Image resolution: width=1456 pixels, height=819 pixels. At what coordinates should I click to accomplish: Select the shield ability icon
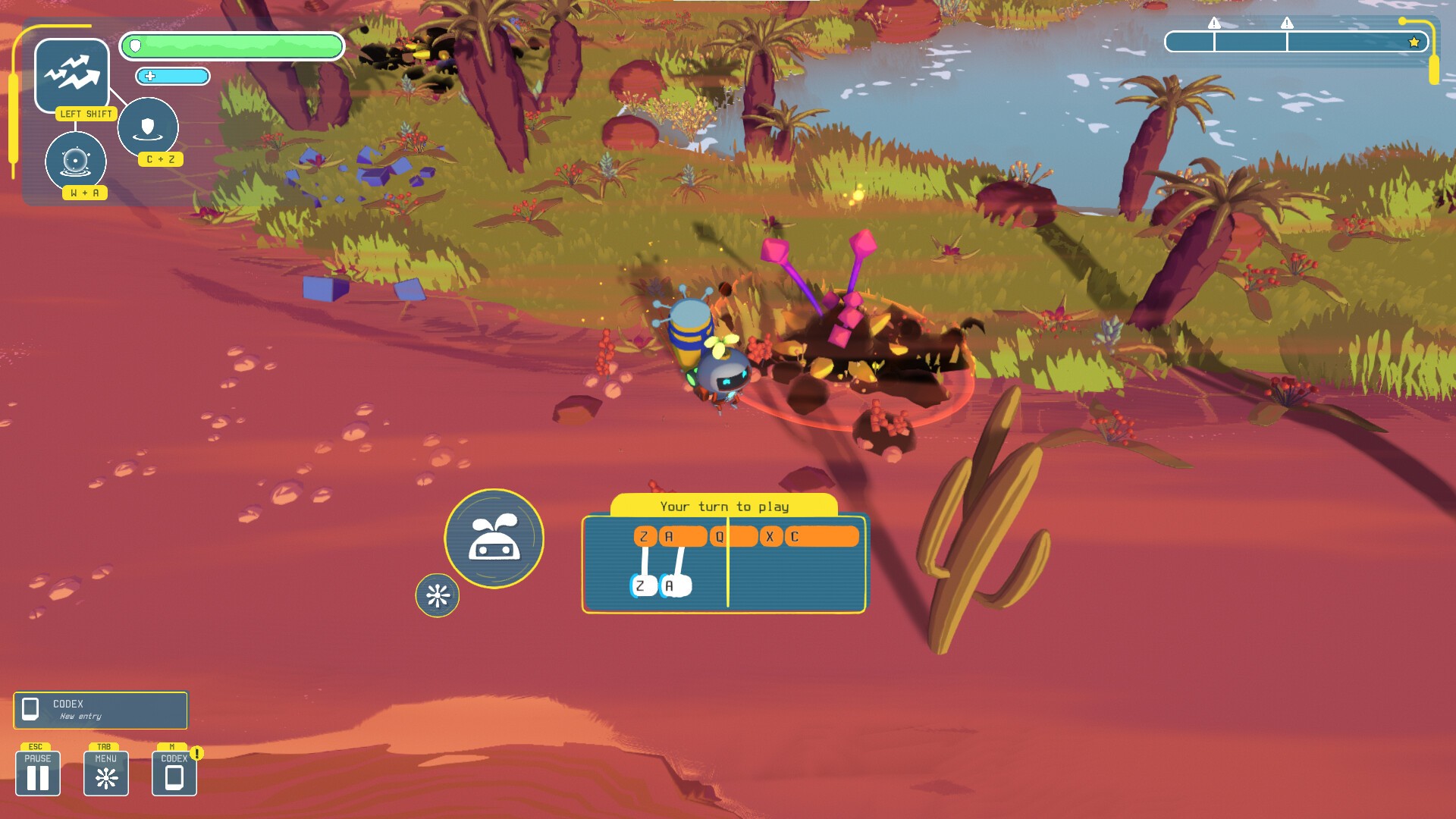point(148,127)
